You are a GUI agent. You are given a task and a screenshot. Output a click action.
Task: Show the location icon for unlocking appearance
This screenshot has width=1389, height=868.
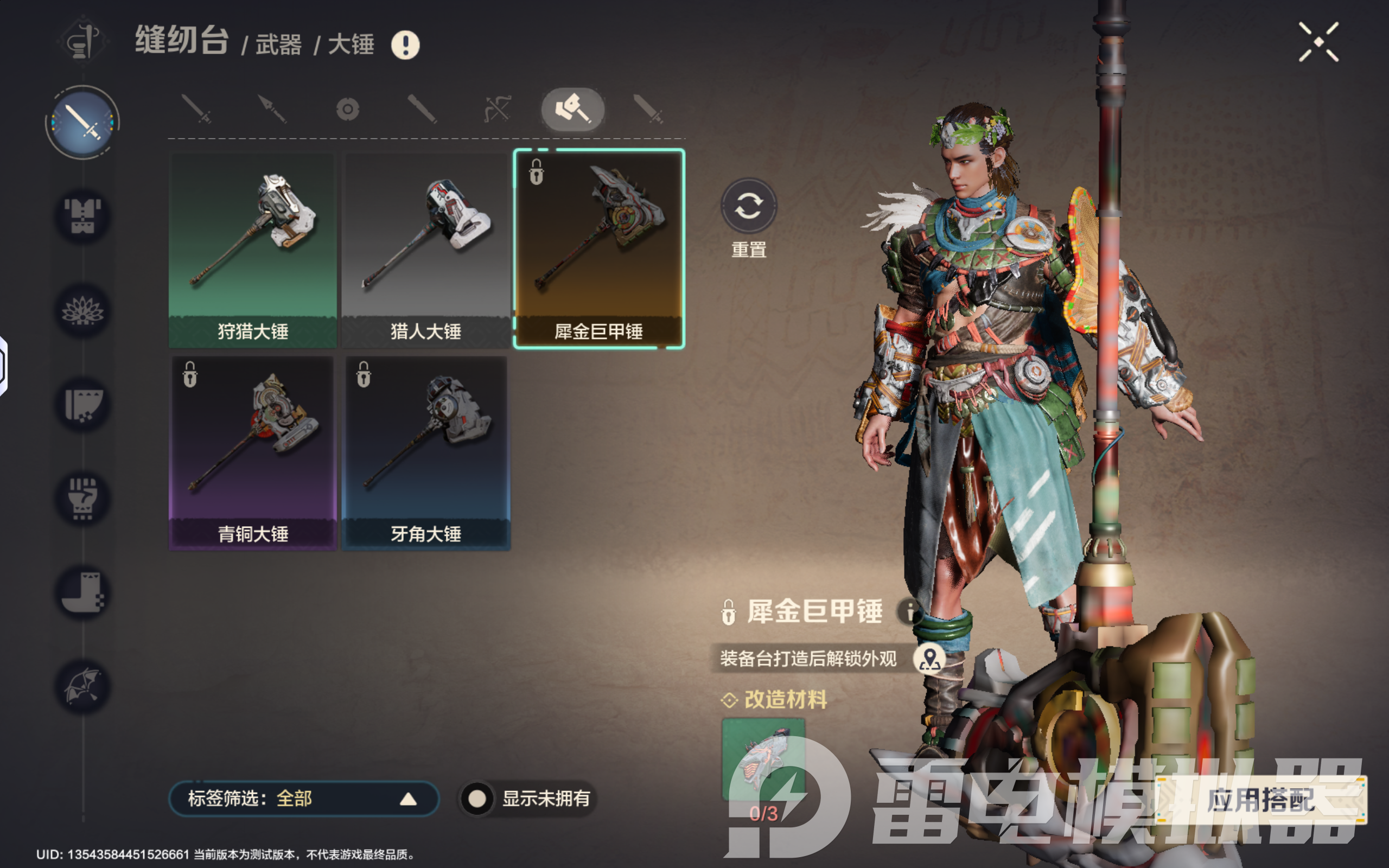coord(930,659)
